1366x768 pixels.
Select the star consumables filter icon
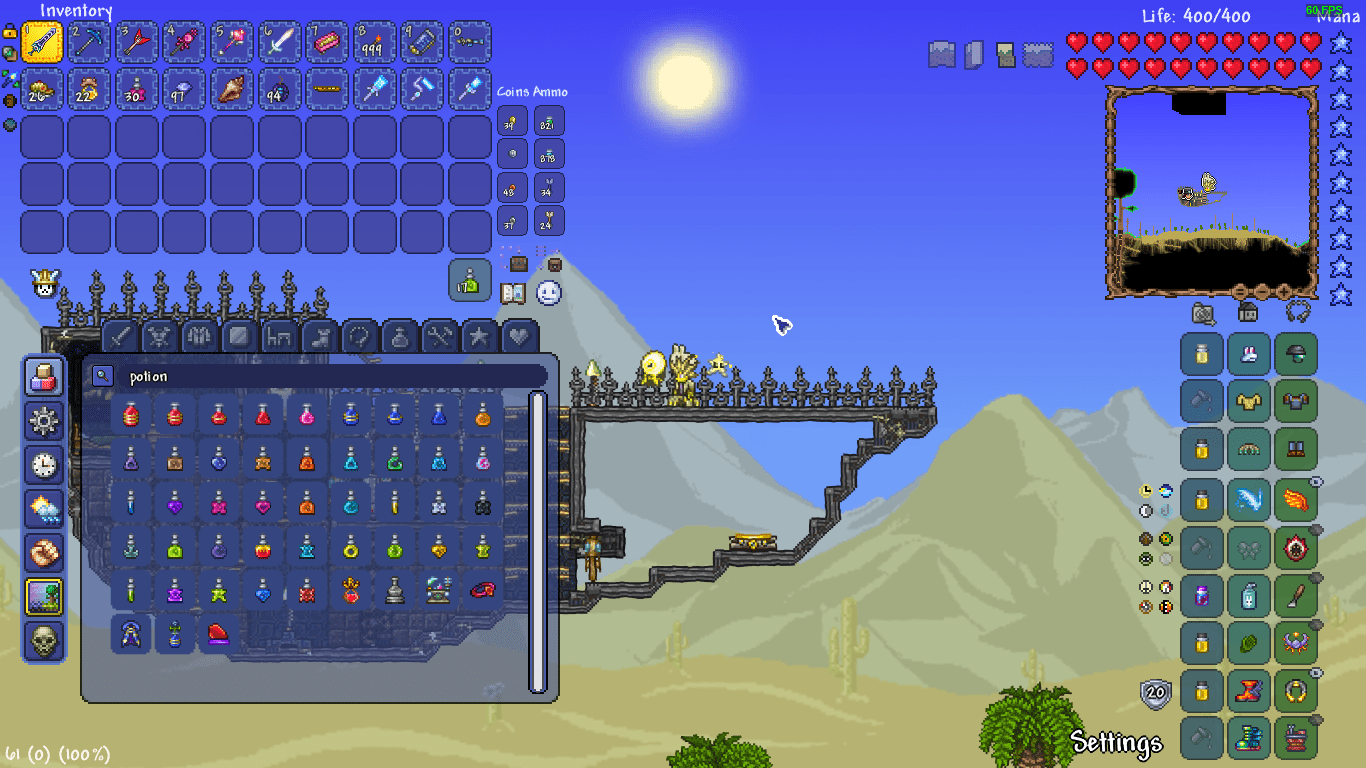(477, 337)
